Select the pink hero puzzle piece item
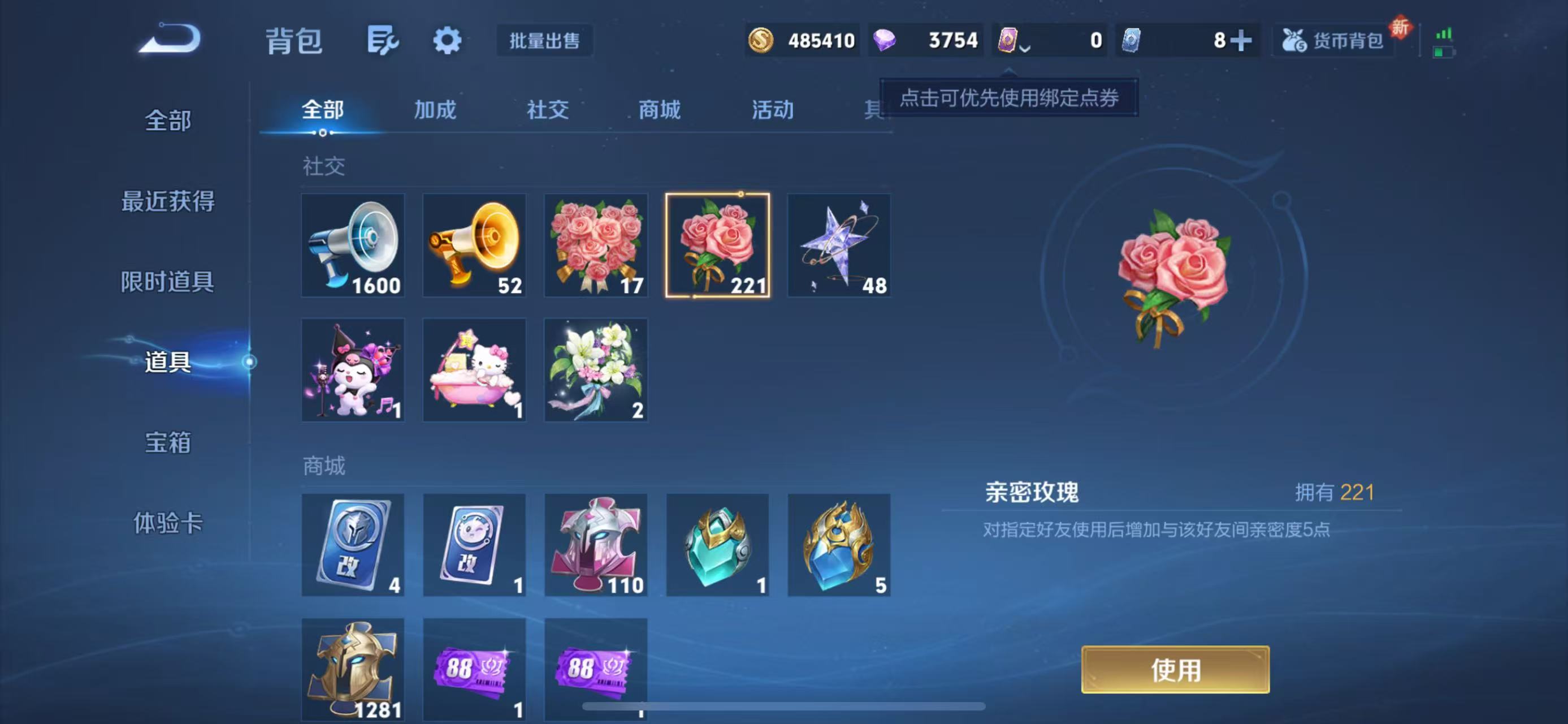This screenshot has width=1568, height=724. (x=595, y=545)
